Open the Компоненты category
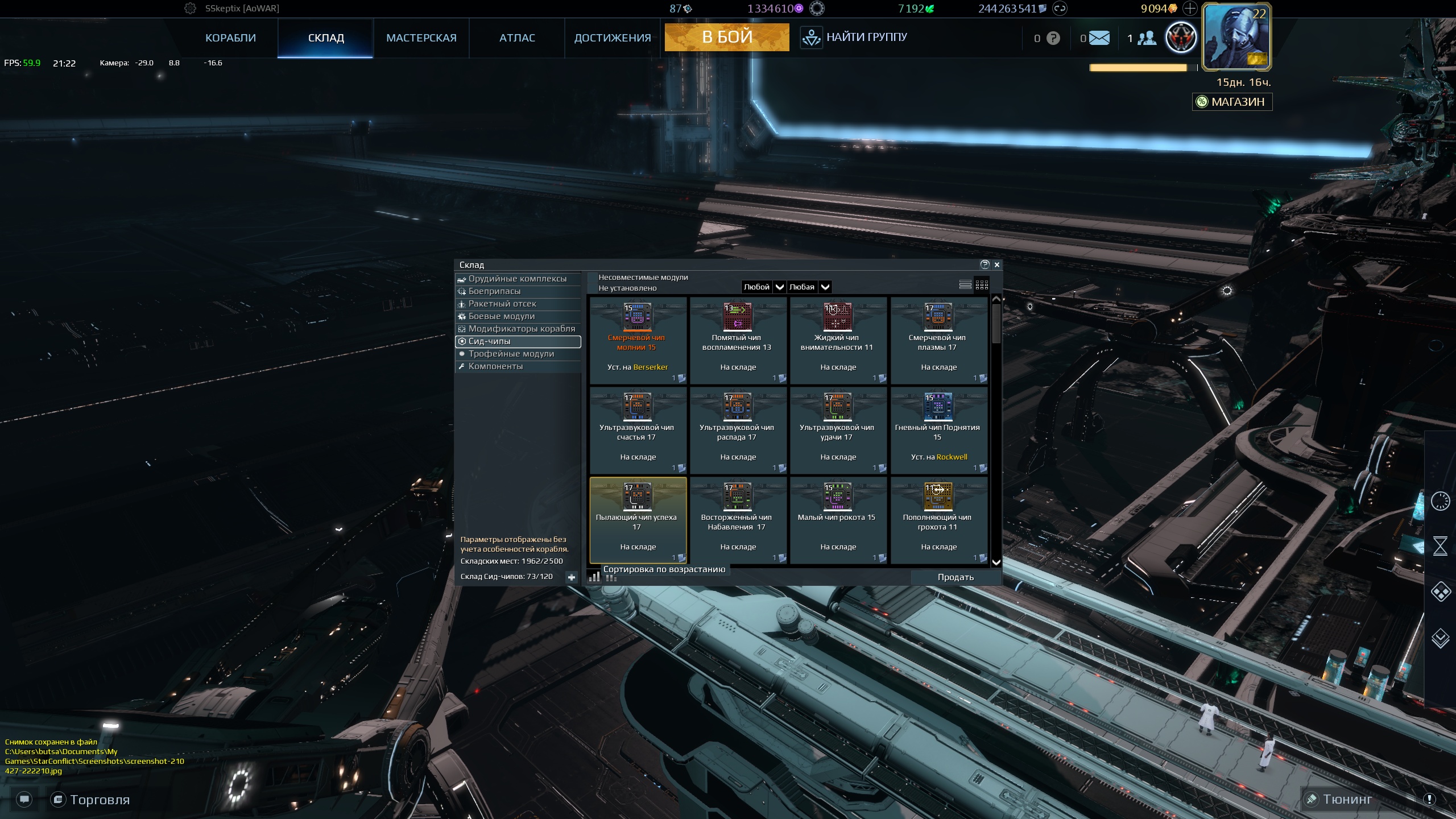The image size is (1456, 819). [495, 366]
